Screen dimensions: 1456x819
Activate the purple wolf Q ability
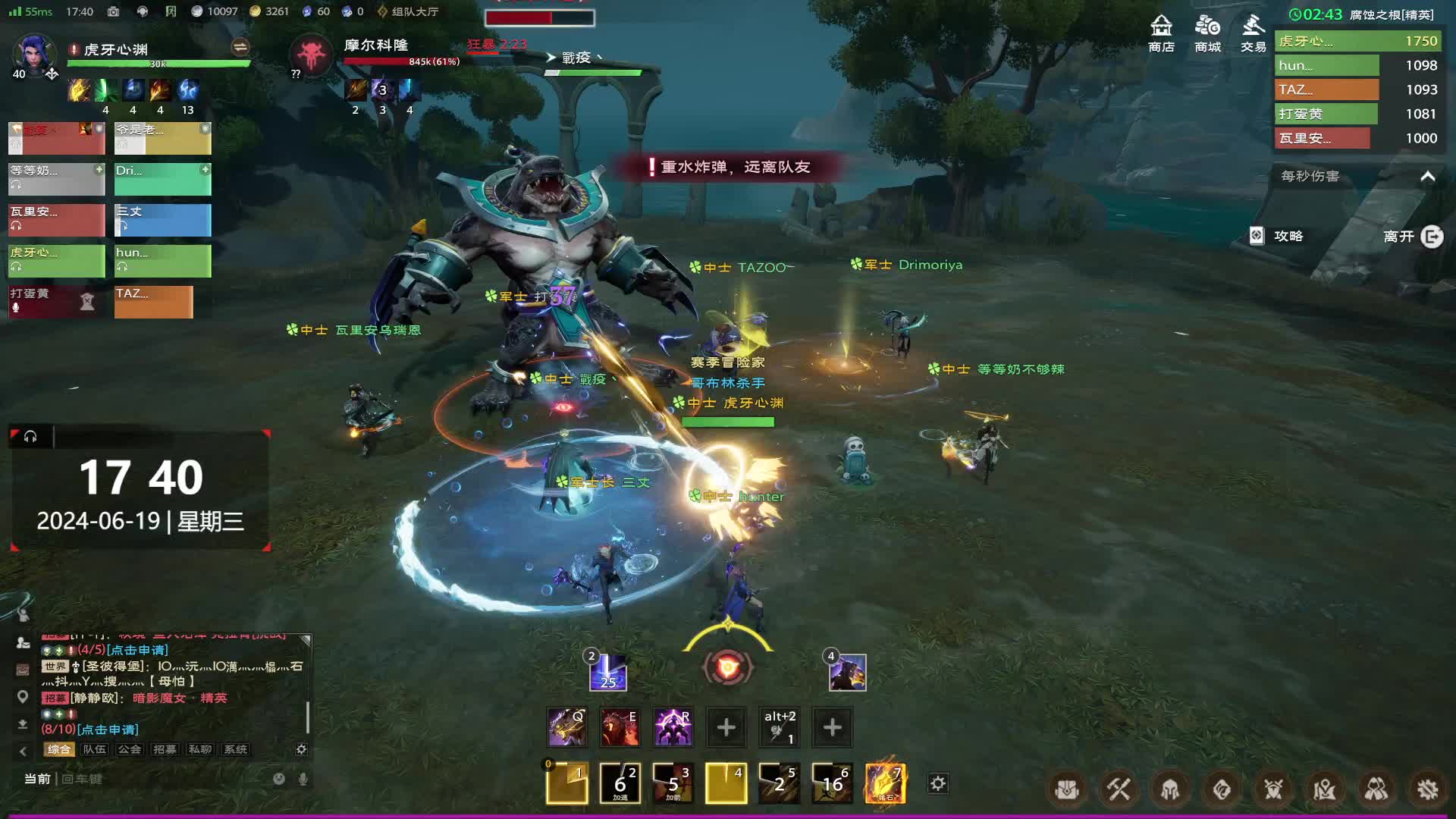coord(566,727)
